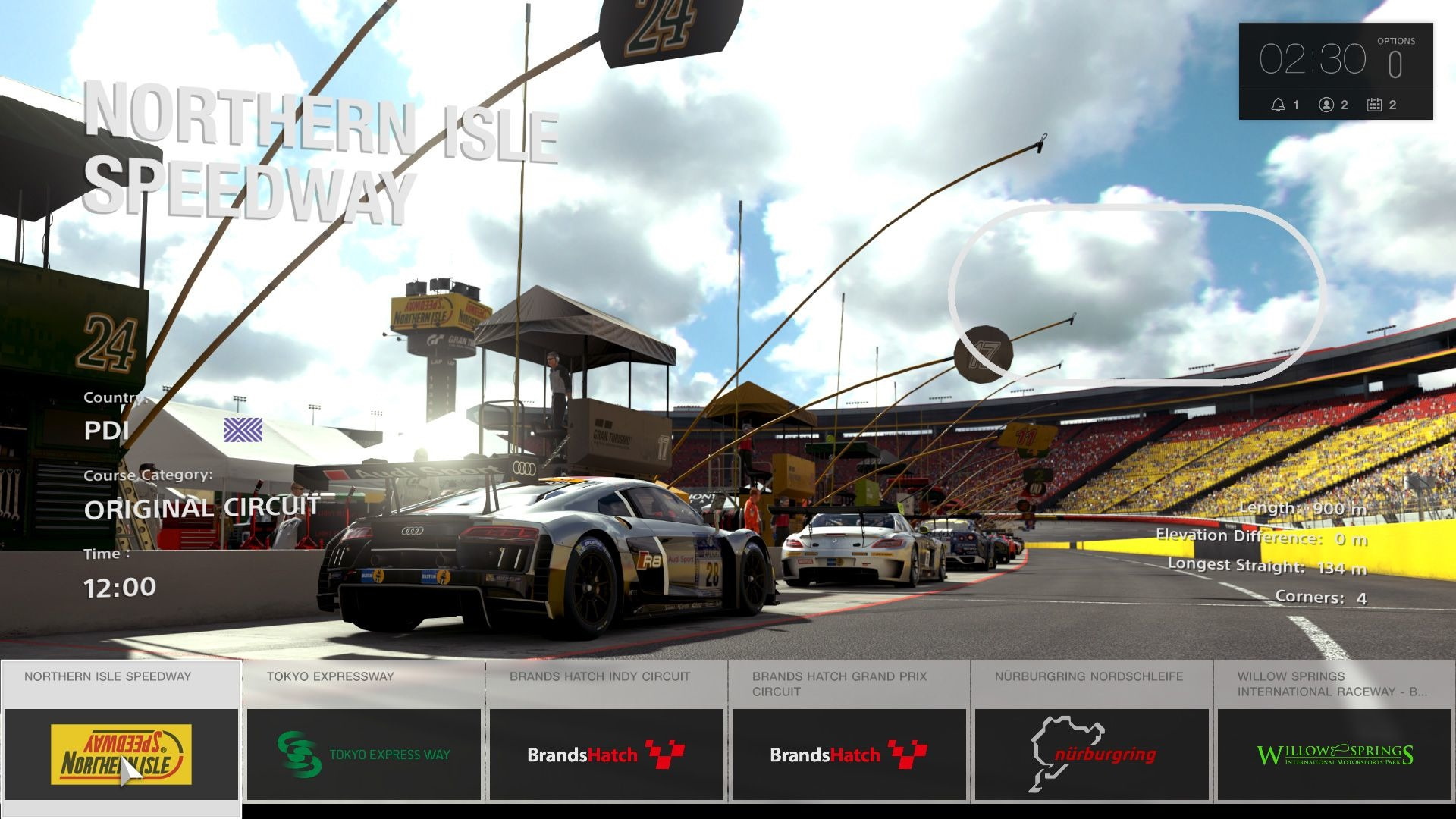View friends via the profile icon
Image resolution: width=1456 pixels, height=819 pixels.
[x=1326, y=105]
